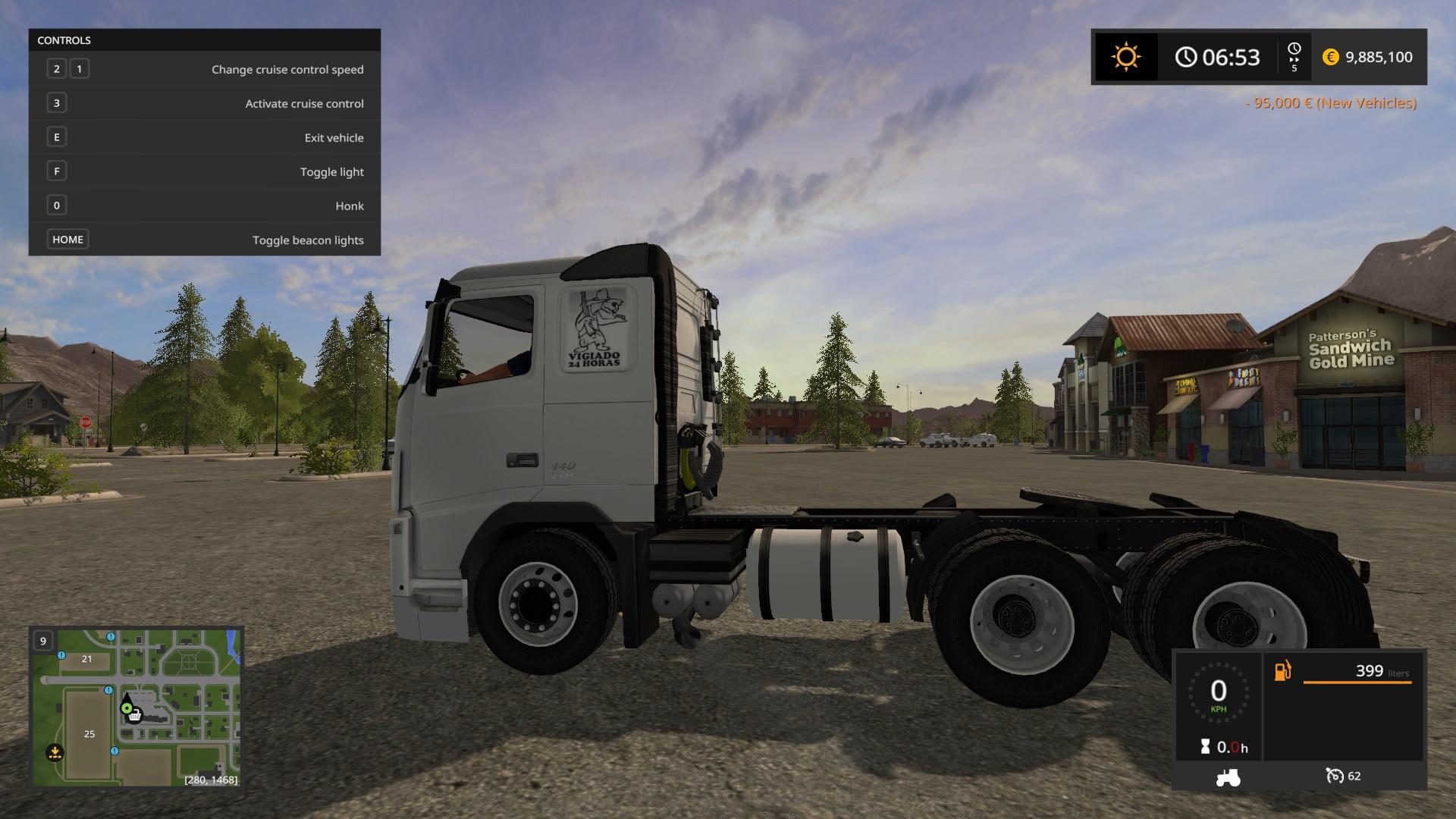Click the time acceleration icon

(x=1294, y=58)
